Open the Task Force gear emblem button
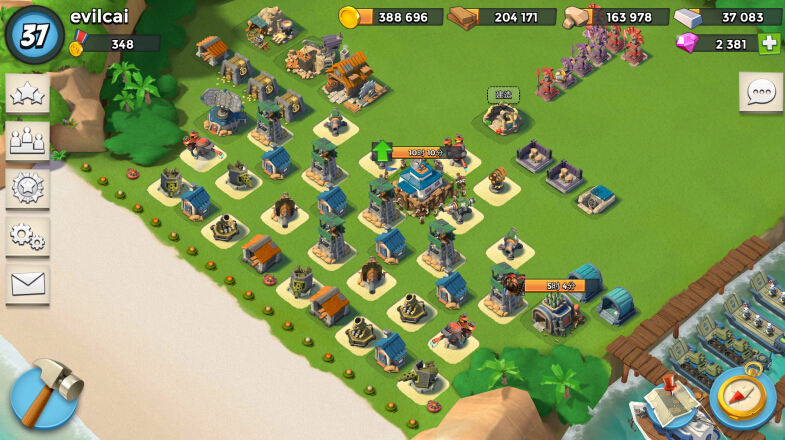785x440 pixels. pos(27,188)
